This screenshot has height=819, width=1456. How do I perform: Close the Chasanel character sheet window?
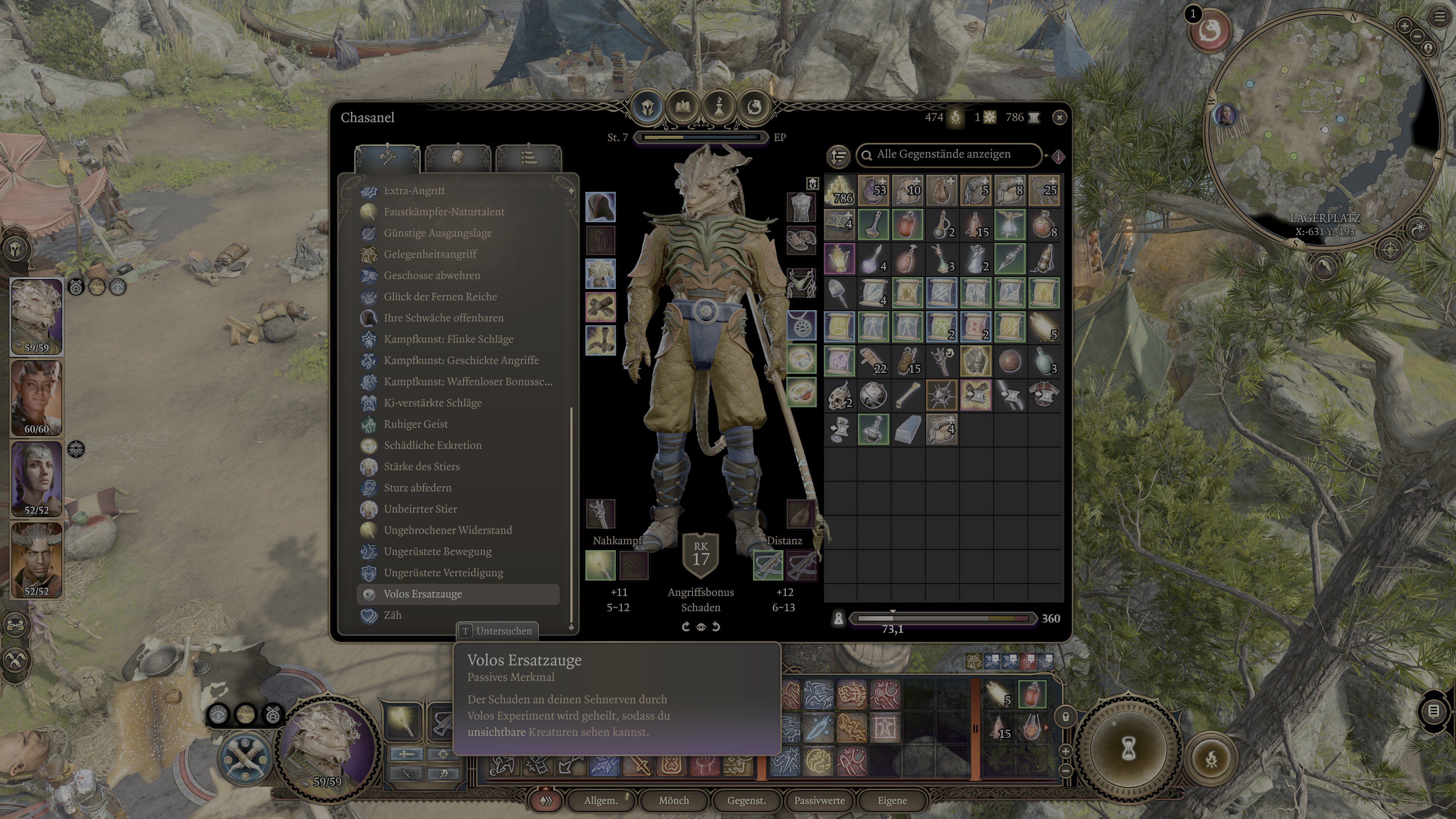(x=1059, y=118)
